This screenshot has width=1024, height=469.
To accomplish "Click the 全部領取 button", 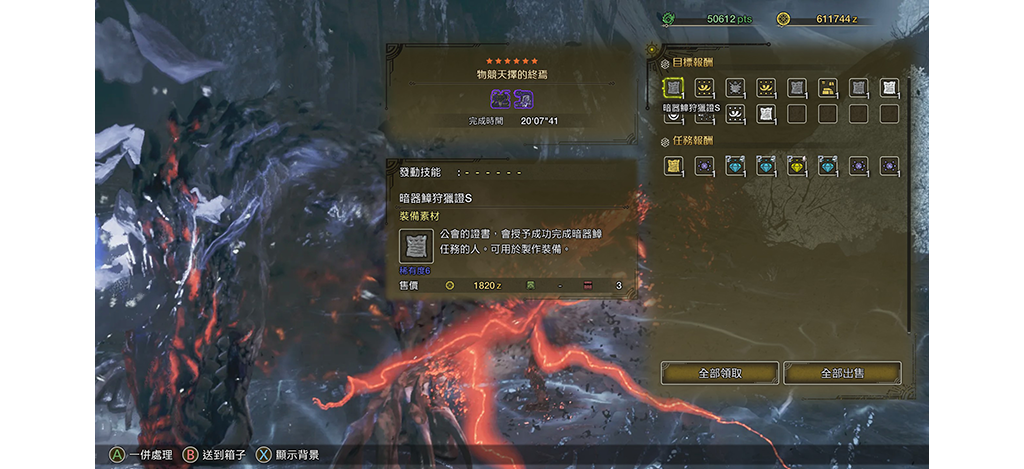I will pyautogui.click(x=718, y=373).
